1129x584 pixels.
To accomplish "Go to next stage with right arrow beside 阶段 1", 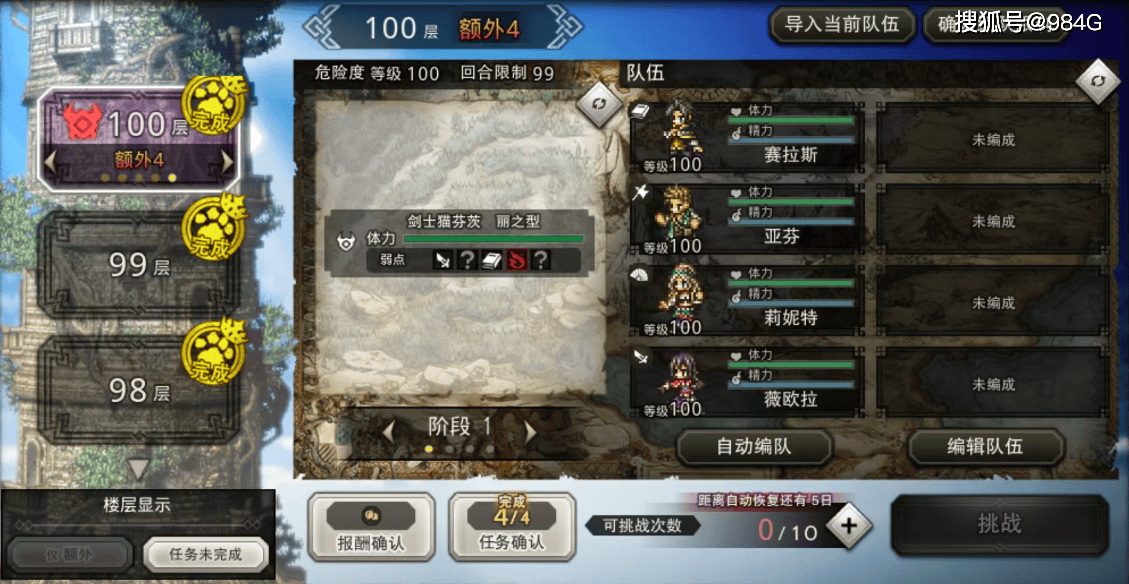I will 531,430.
